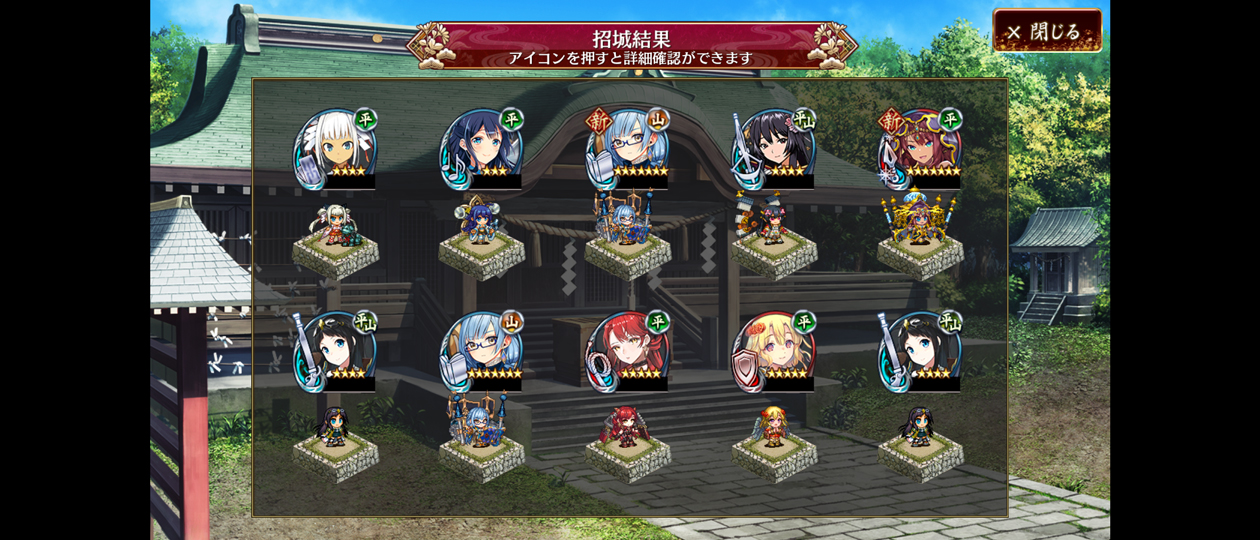Select the dark-blue-haired girl with music note icon
This screenshot has height=540, width=1260.
coord(481,149)
